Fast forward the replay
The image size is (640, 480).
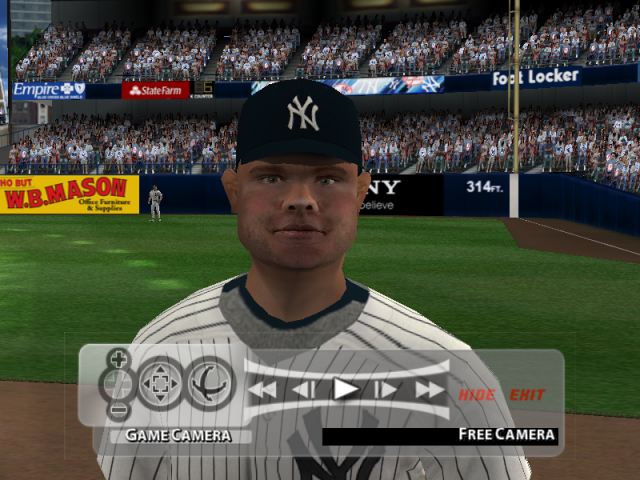[x=429, y=390]
